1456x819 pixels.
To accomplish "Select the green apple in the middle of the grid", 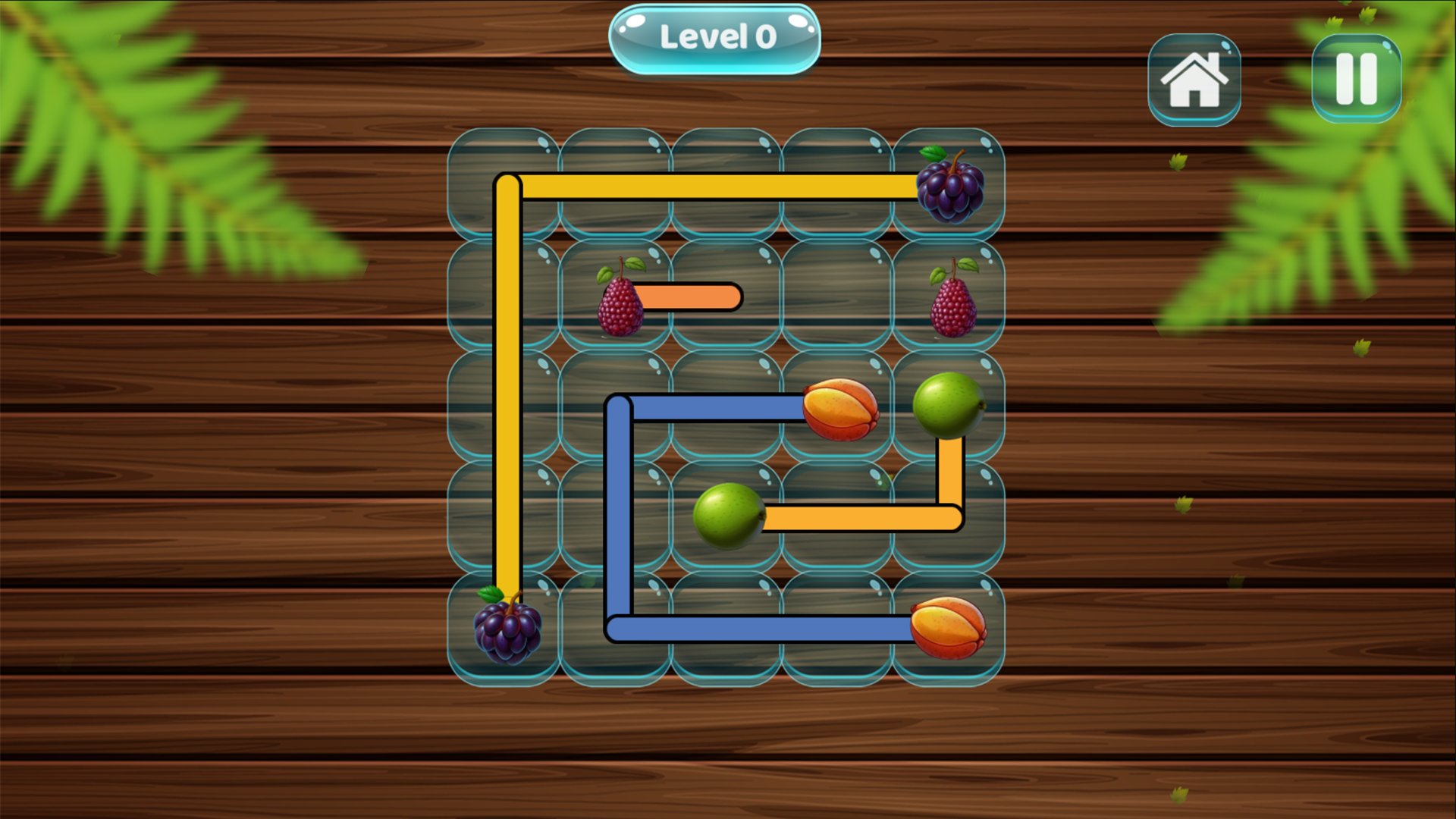I will coord(726,516).
